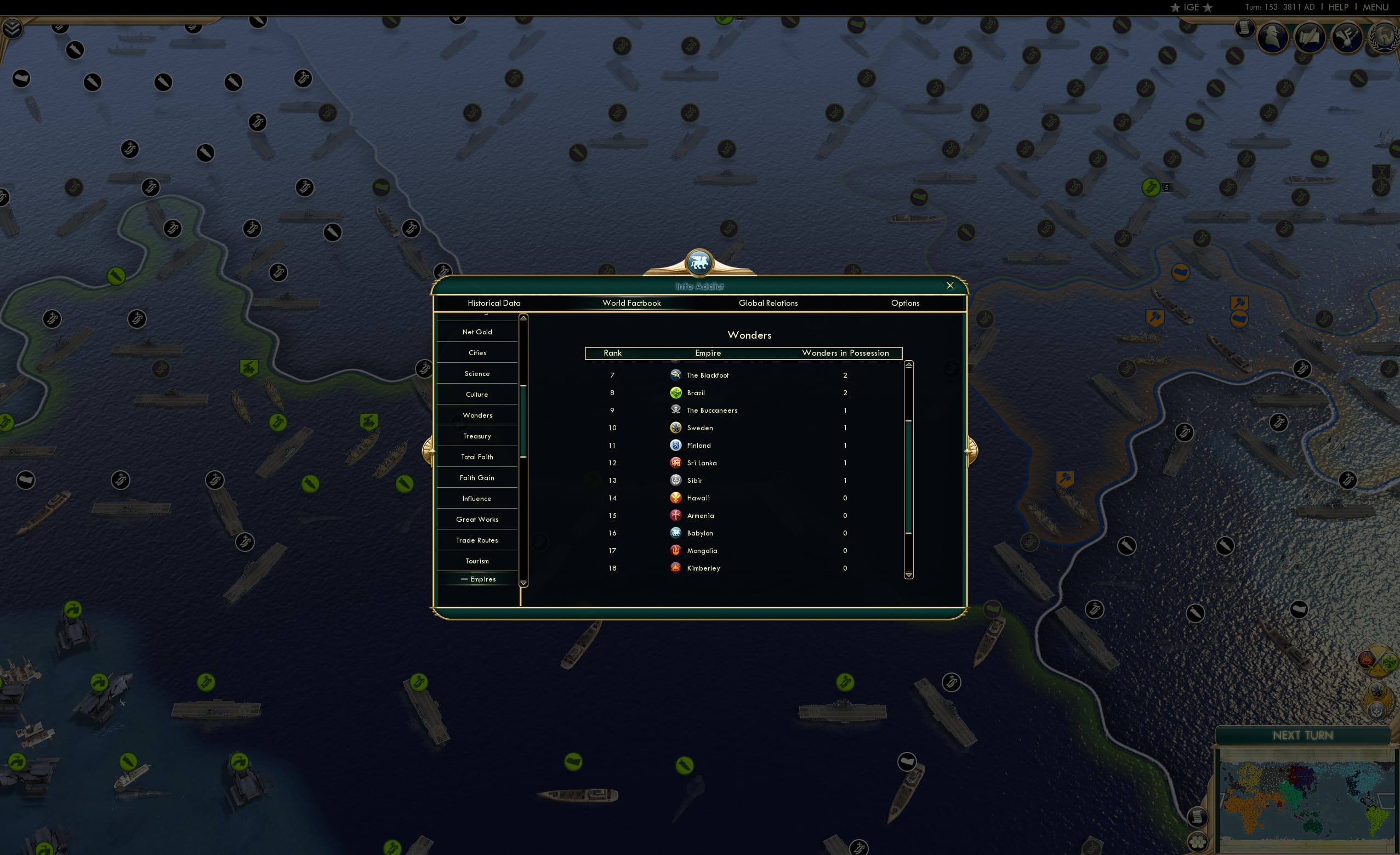Click the Info Addict lion crest above the panel
The image size is (1400, 855).
point(699,261)
